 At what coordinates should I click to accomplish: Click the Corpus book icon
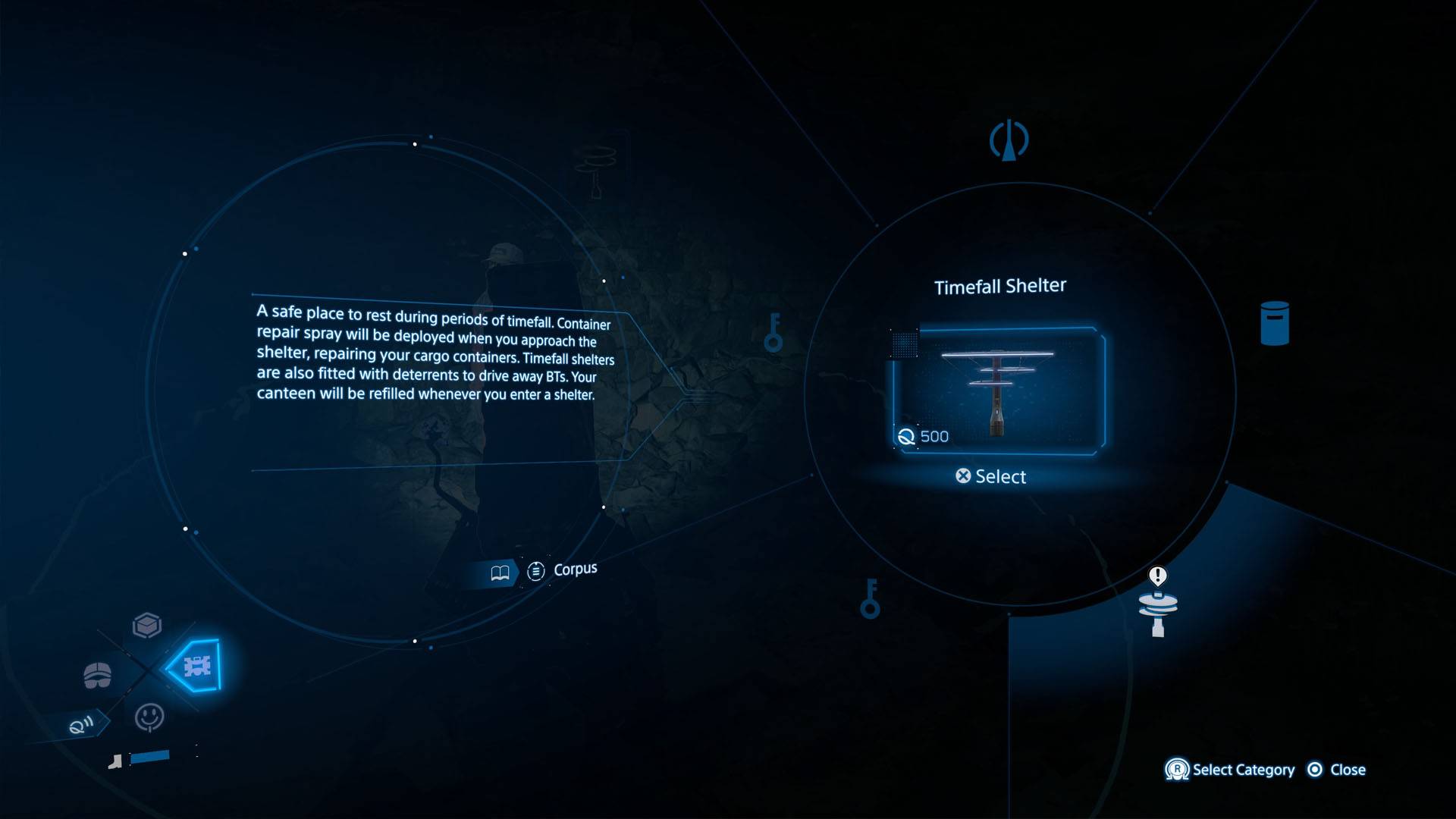tap(500, 572)
